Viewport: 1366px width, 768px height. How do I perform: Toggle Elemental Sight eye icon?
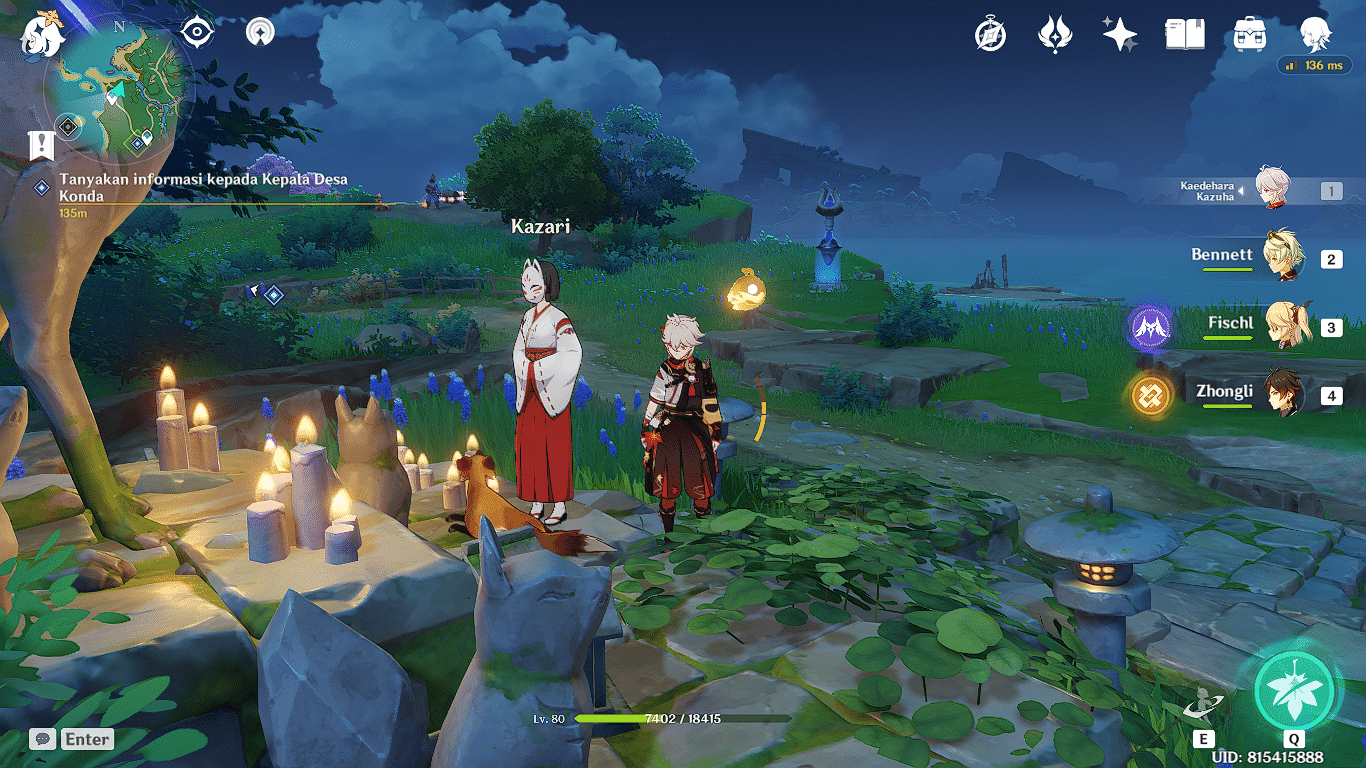(x=197, y=32)
